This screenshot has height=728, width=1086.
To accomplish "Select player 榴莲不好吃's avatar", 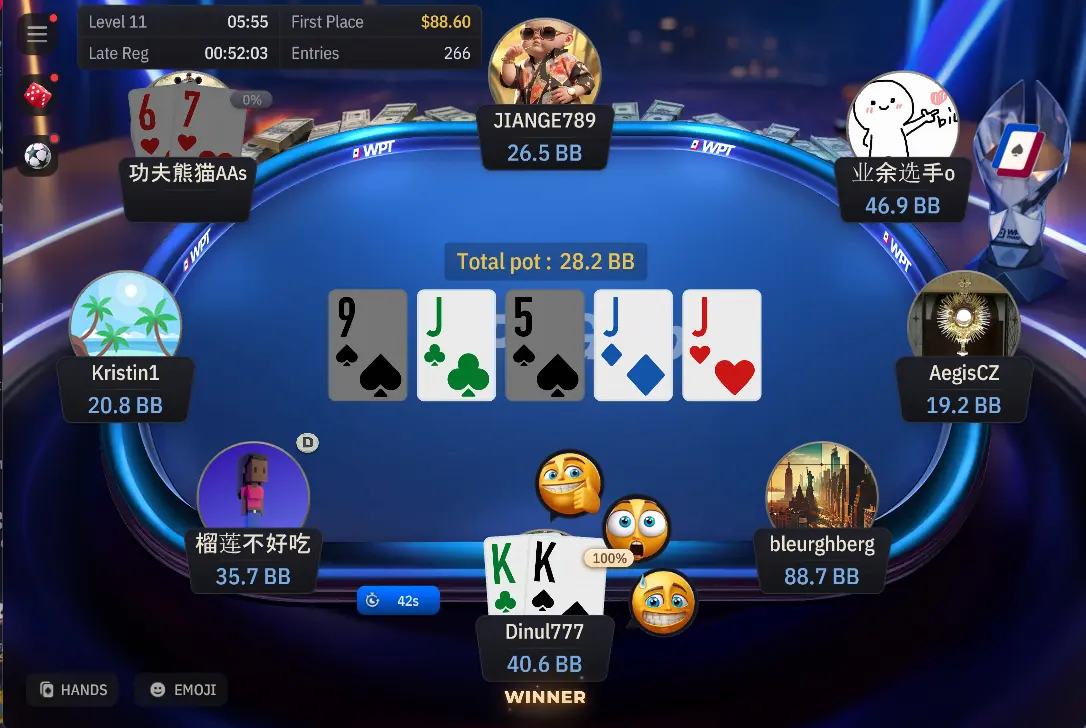I will tap(253, 490).
